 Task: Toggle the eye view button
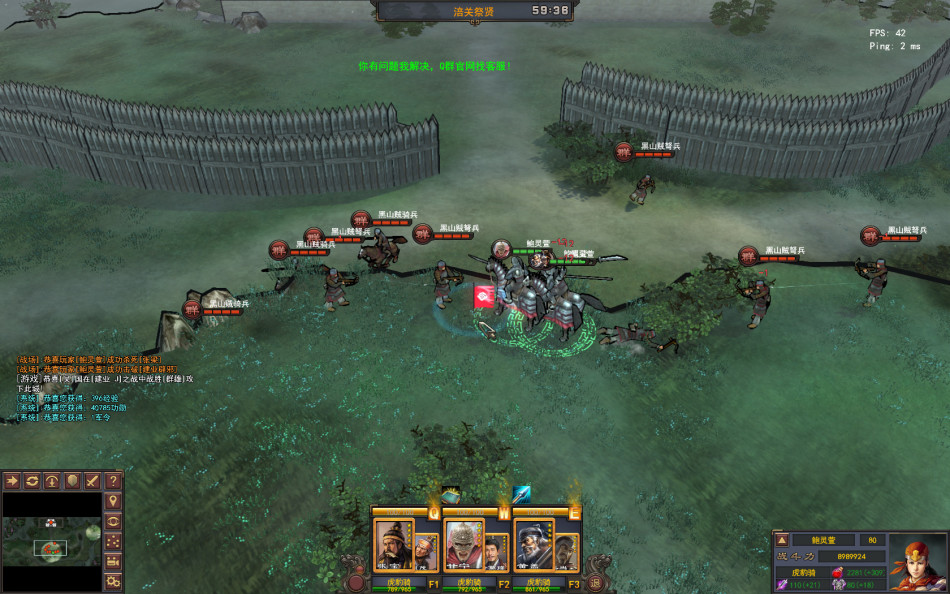pyautogui.click(x=113, y=521)
